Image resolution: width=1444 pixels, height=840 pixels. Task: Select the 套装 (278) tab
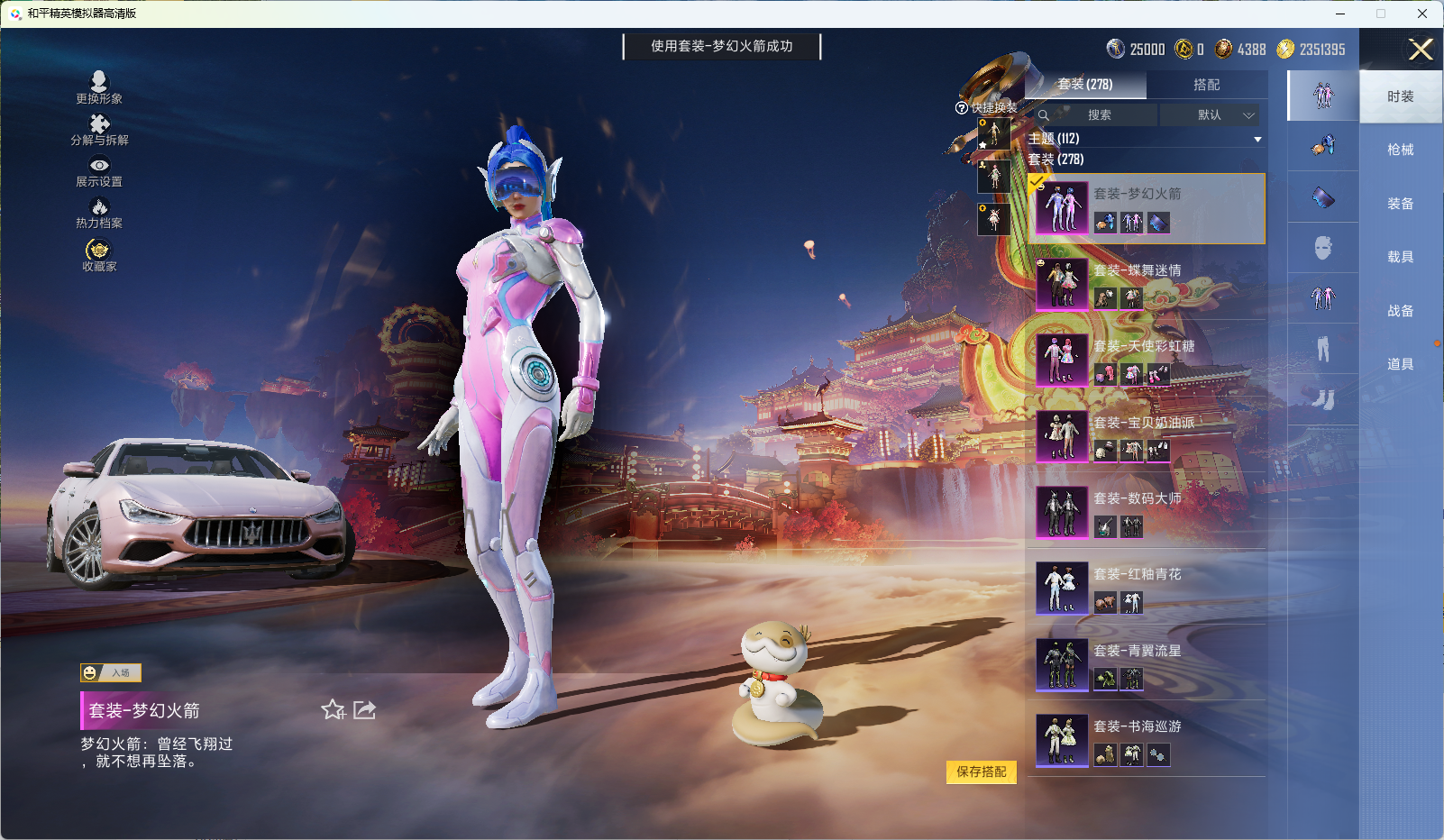1085,85
